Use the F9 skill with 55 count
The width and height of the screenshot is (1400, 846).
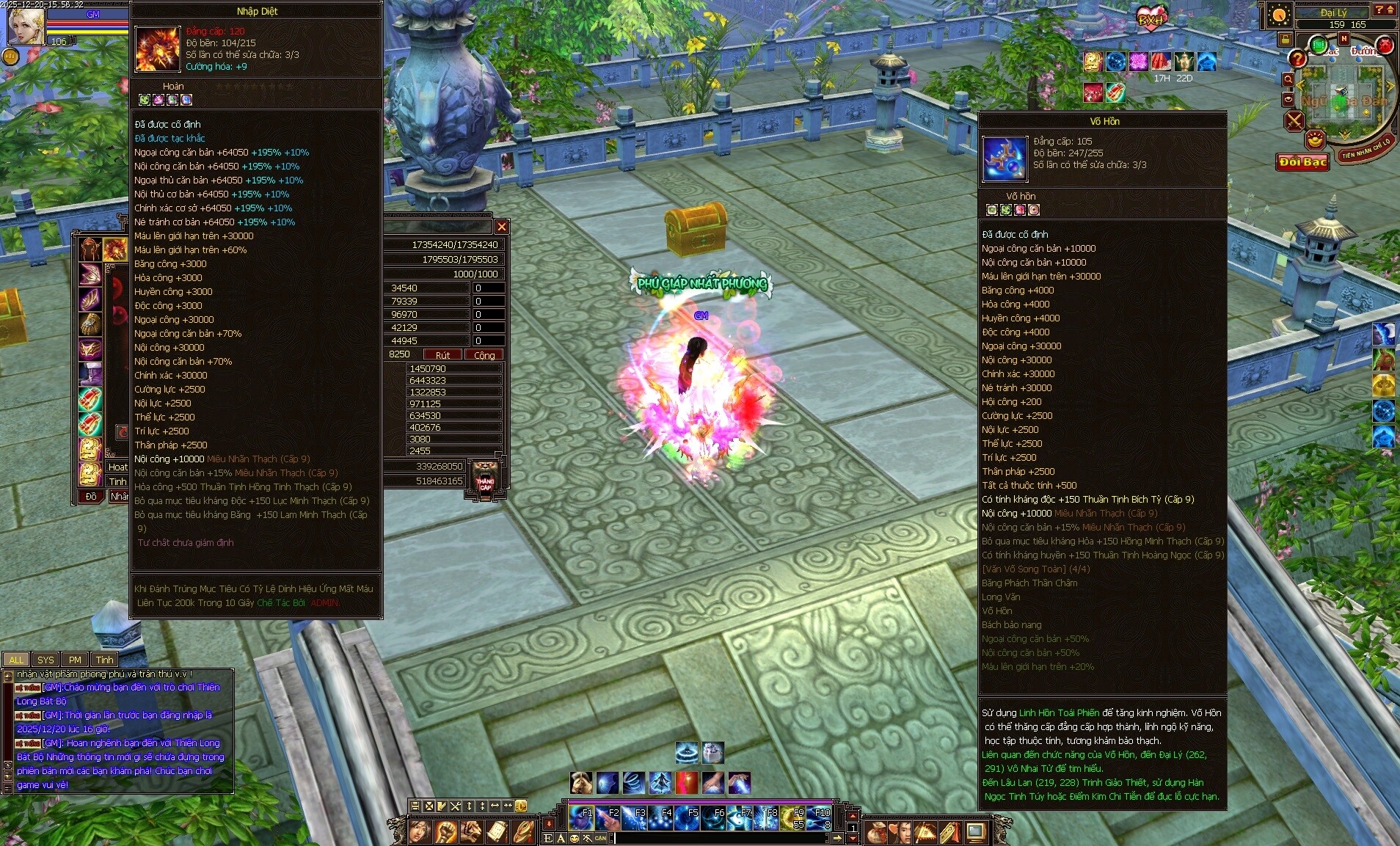[x=792, y=817]
